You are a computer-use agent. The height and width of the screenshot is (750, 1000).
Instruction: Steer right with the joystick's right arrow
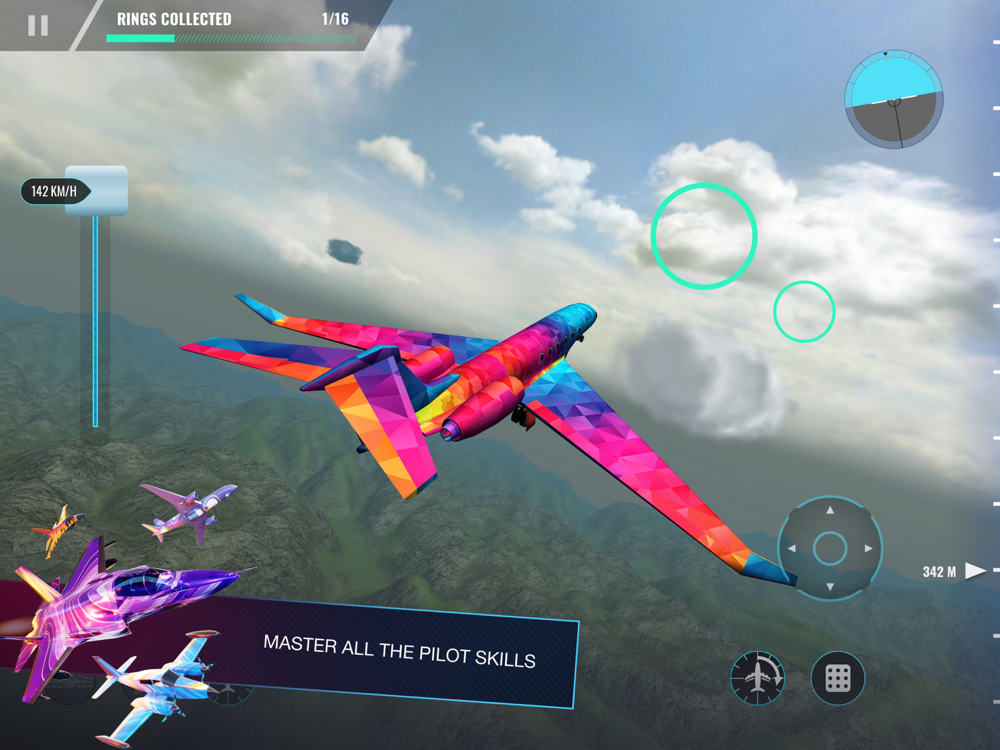[867, 549]
